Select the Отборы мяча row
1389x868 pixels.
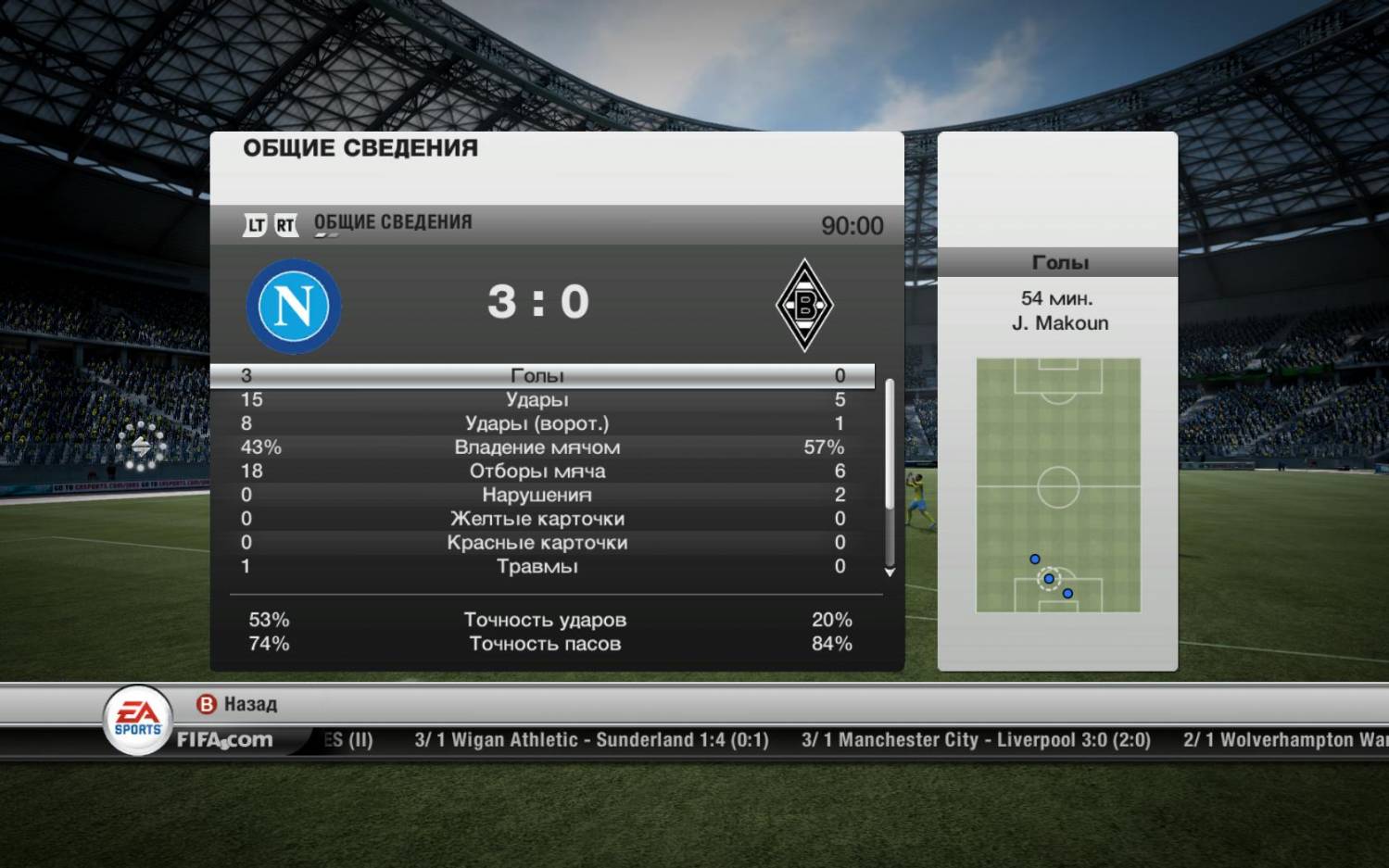click(537, 471)
